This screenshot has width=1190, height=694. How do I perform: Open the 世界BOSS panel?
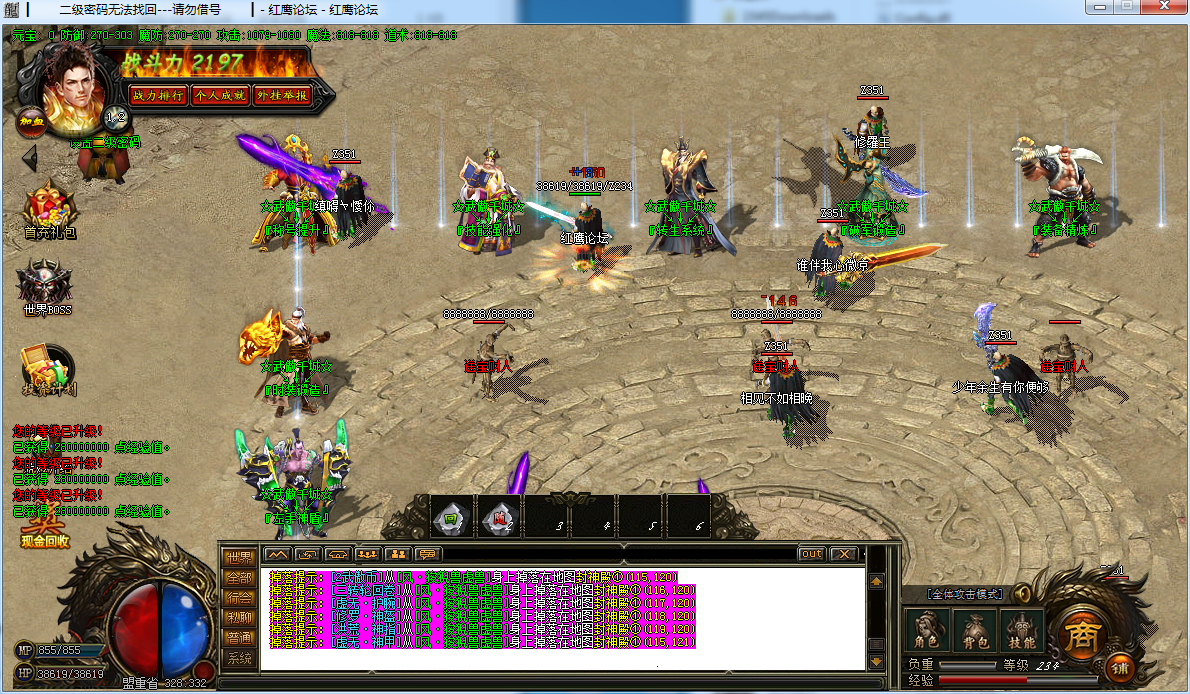coord(47,287)
